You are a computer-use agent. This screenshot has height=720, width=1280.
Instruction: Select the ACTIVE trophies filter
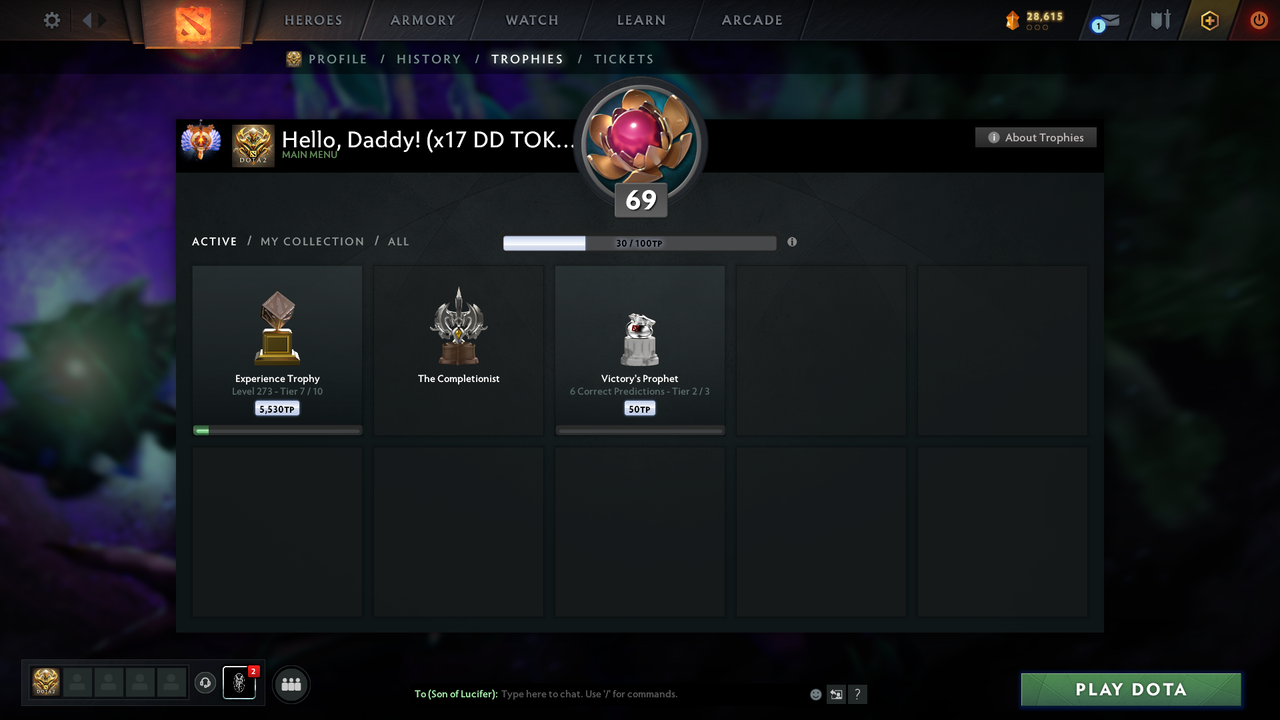(214, 241)
